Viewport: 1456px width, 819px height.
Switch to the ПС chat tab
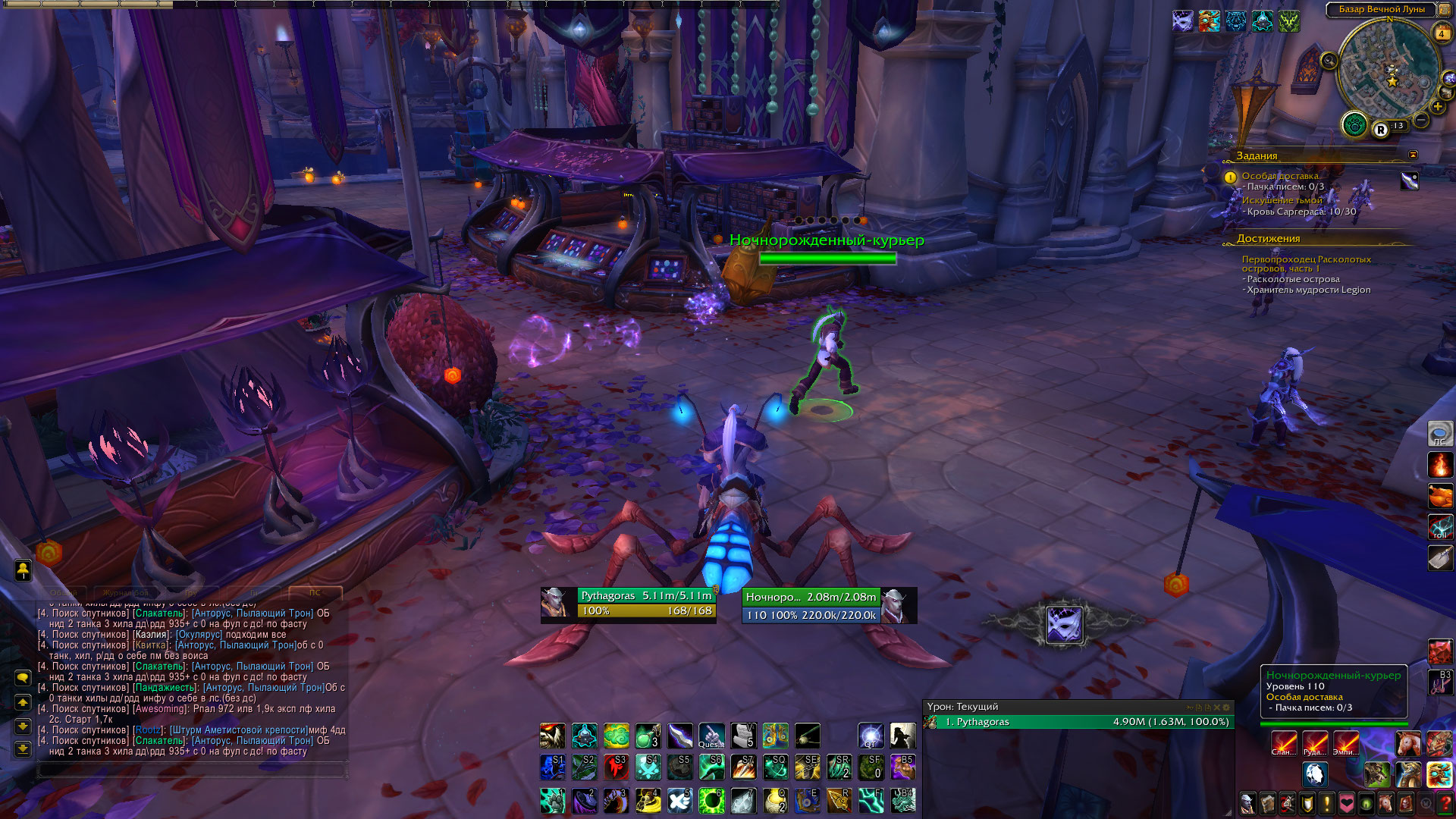(315, 592)
